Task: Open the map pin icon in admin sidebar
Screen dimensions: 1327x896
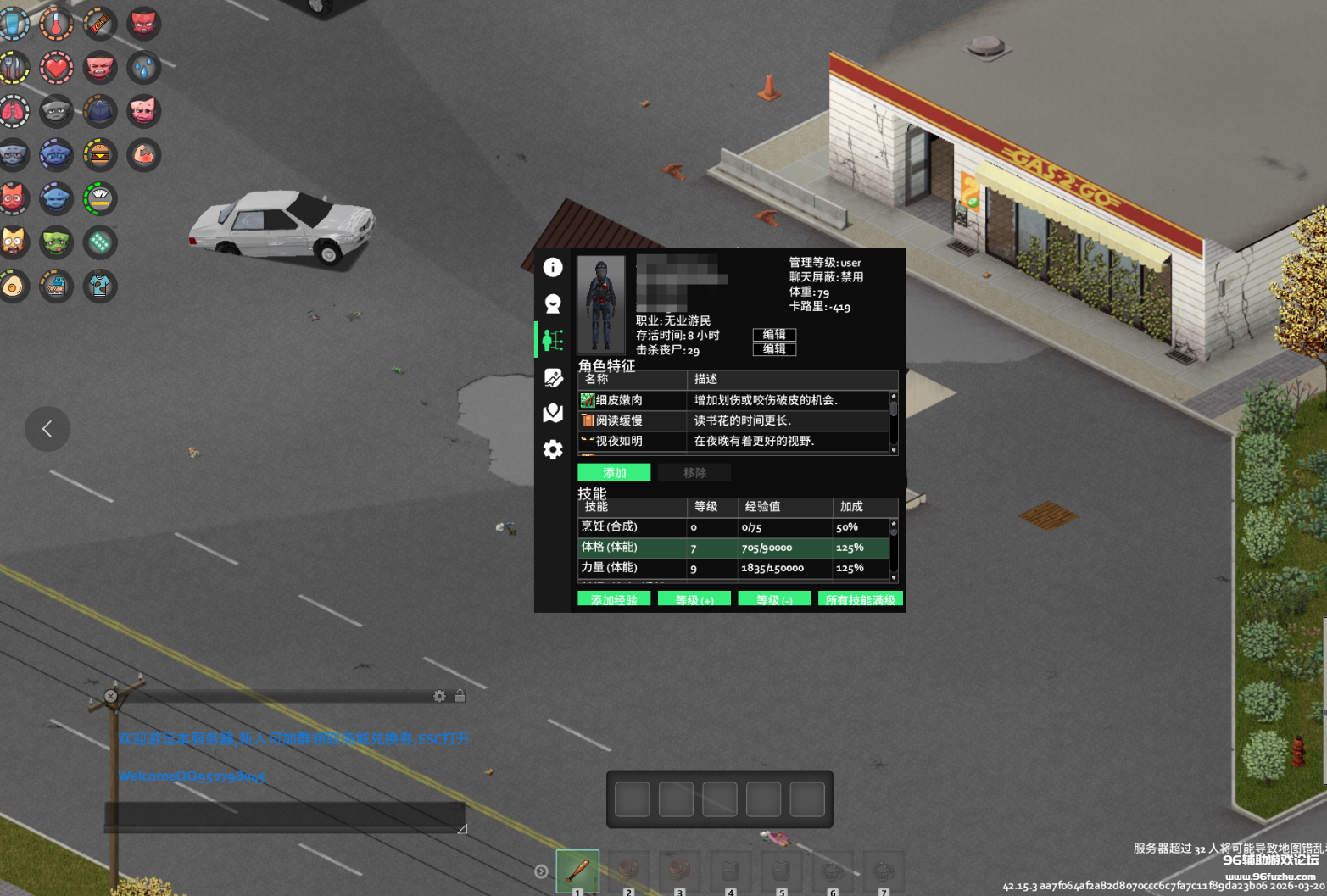Action: (553, 414)
